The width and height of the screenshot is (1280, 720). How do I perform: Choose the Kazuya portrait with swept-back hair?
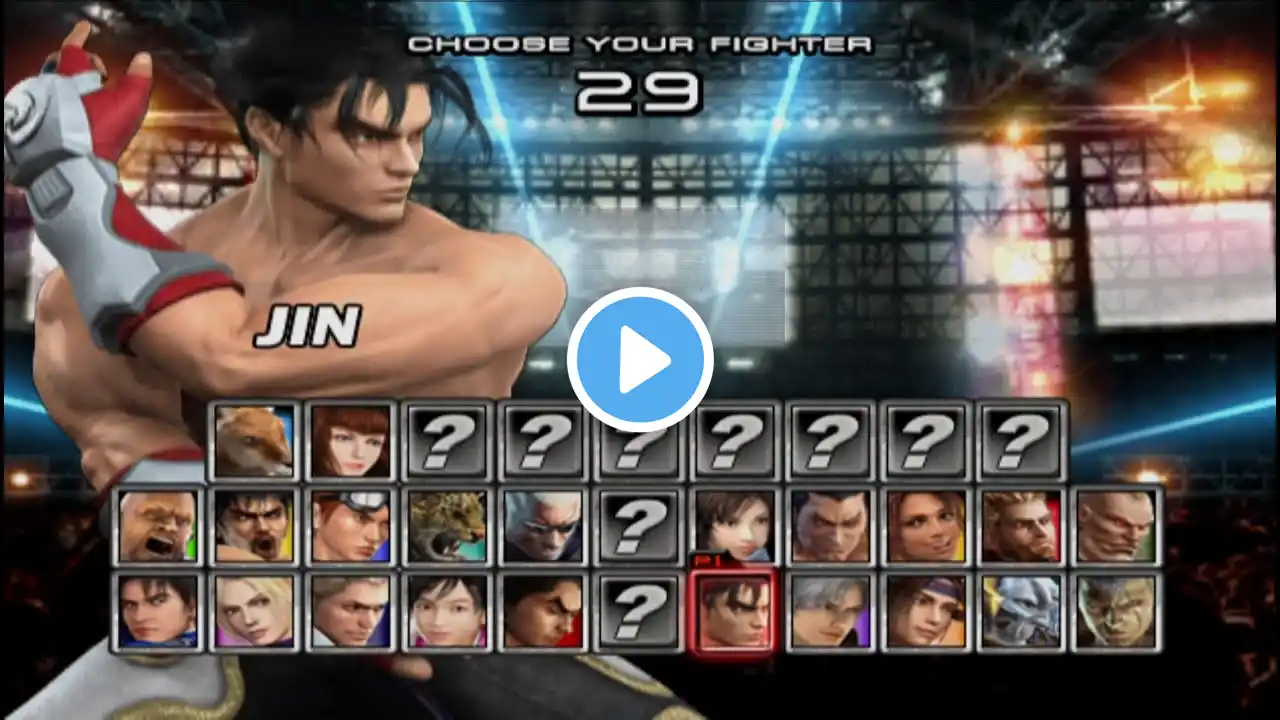pos(828,525)
